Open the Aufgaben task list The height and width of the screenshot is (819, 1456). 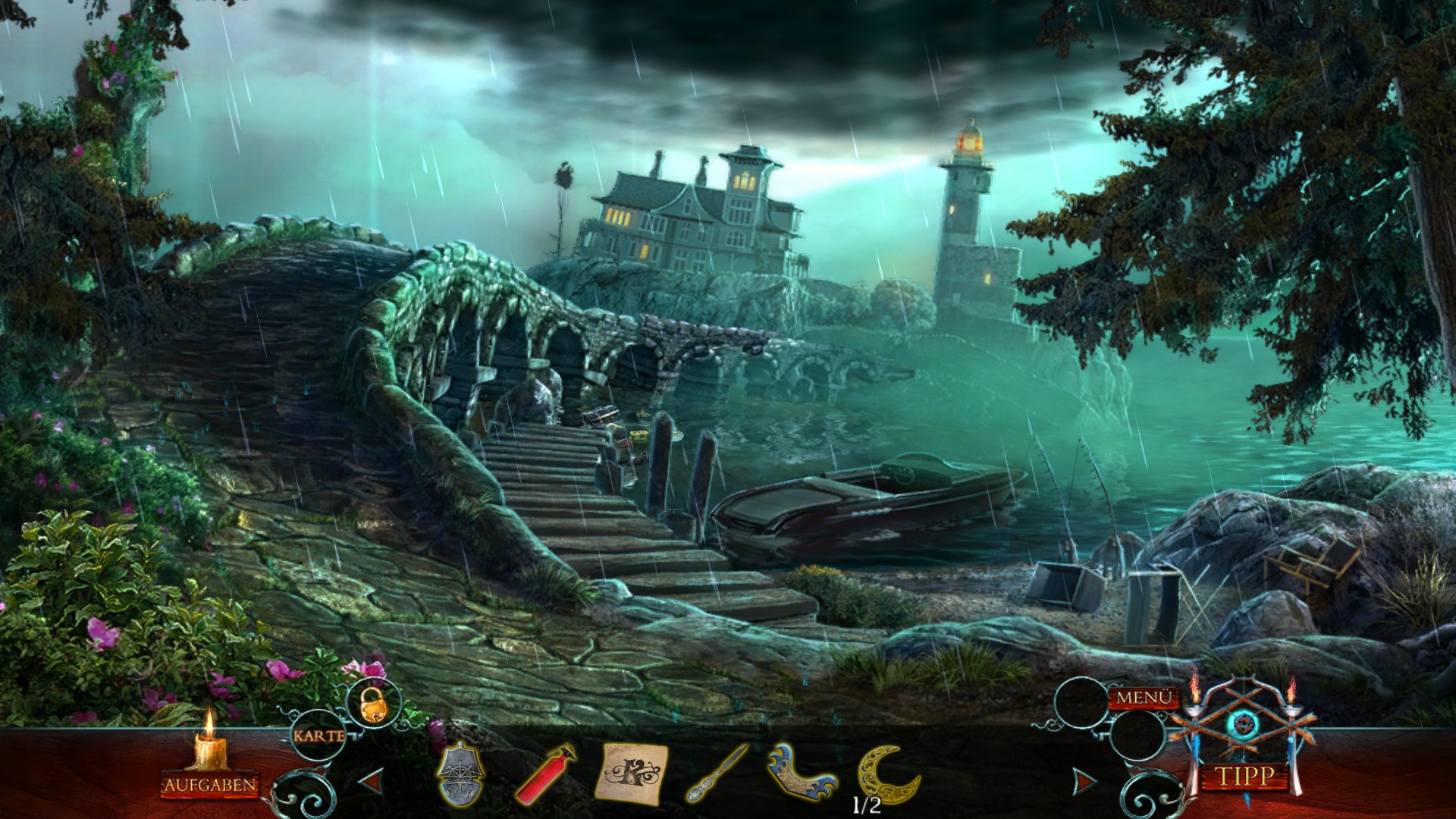pyautogui.click(x=210, y=784)
